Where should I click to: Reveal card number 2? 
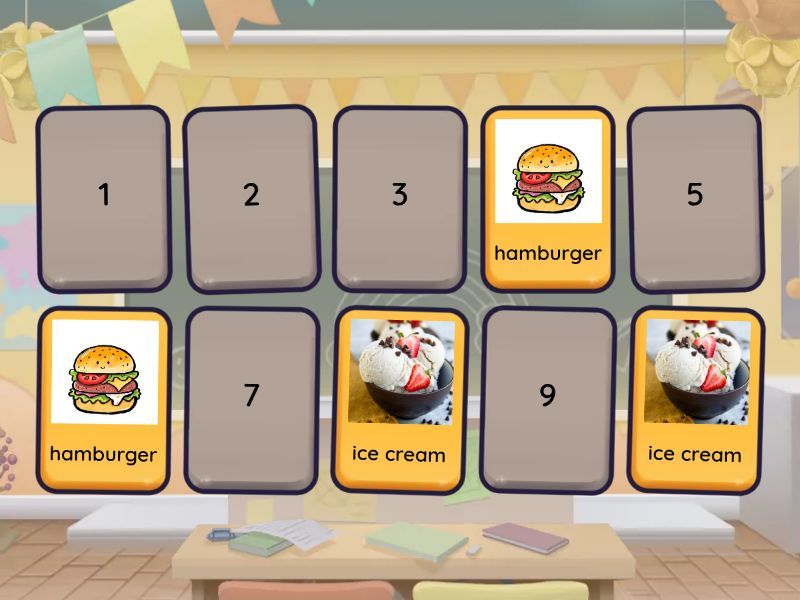pyautogui.click(x=251, y=197)
